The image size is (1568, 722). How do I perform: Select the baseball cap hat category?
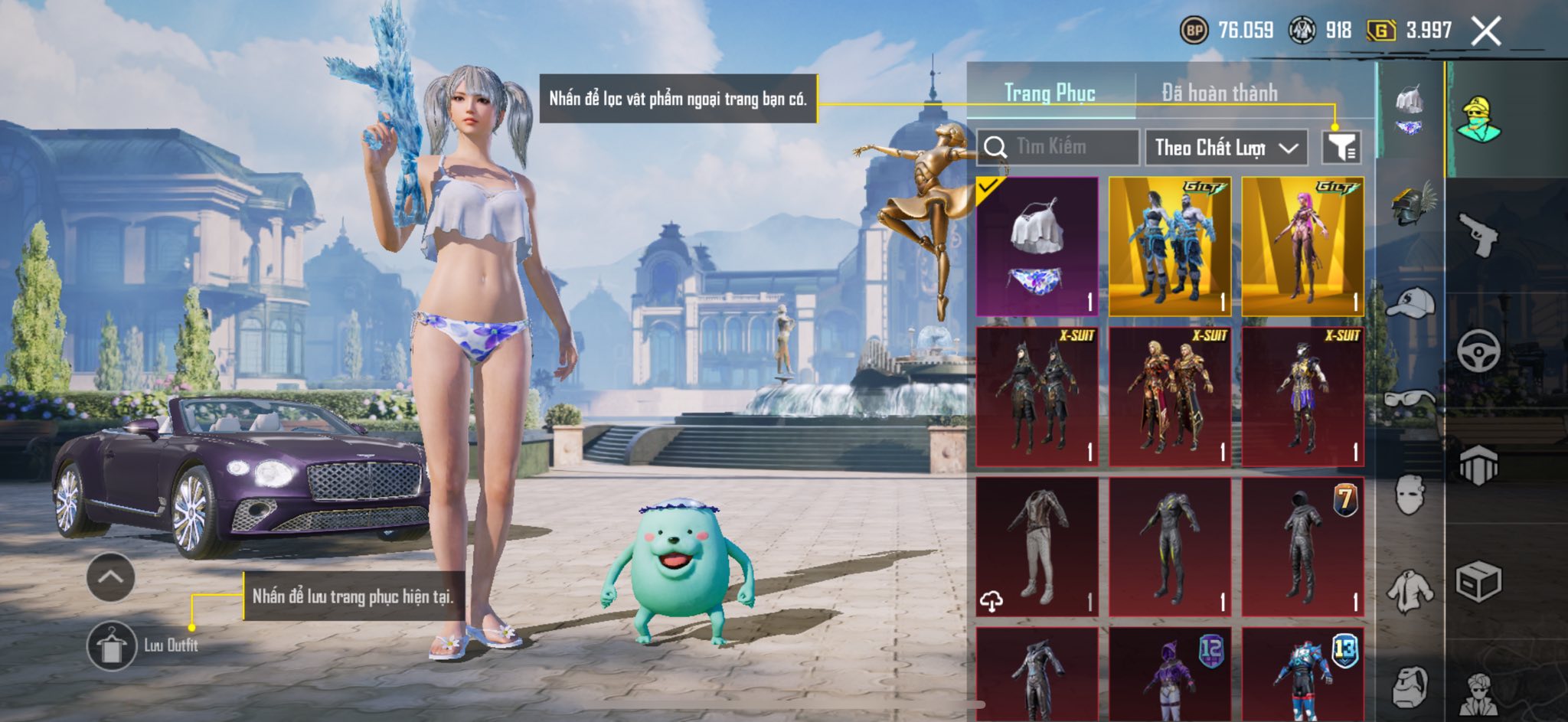tap(1410, 302)
